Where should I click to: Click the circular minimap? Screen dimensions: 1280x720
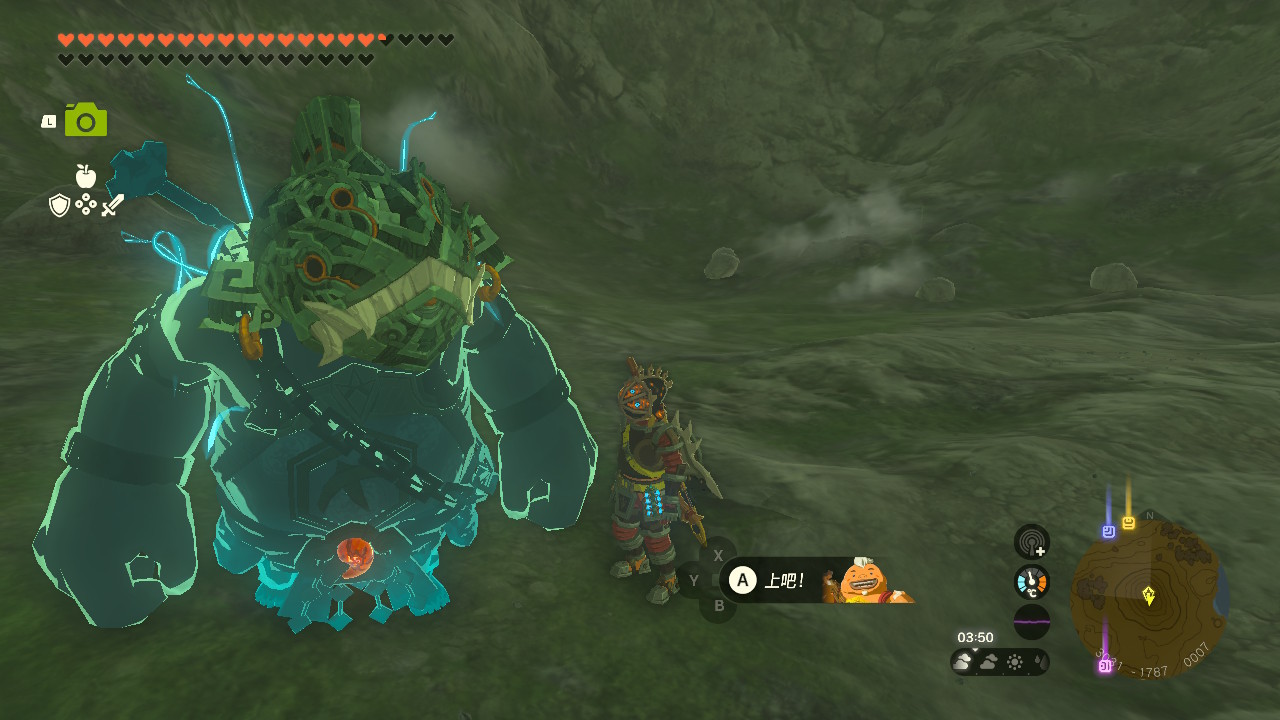click(1148, 598)
